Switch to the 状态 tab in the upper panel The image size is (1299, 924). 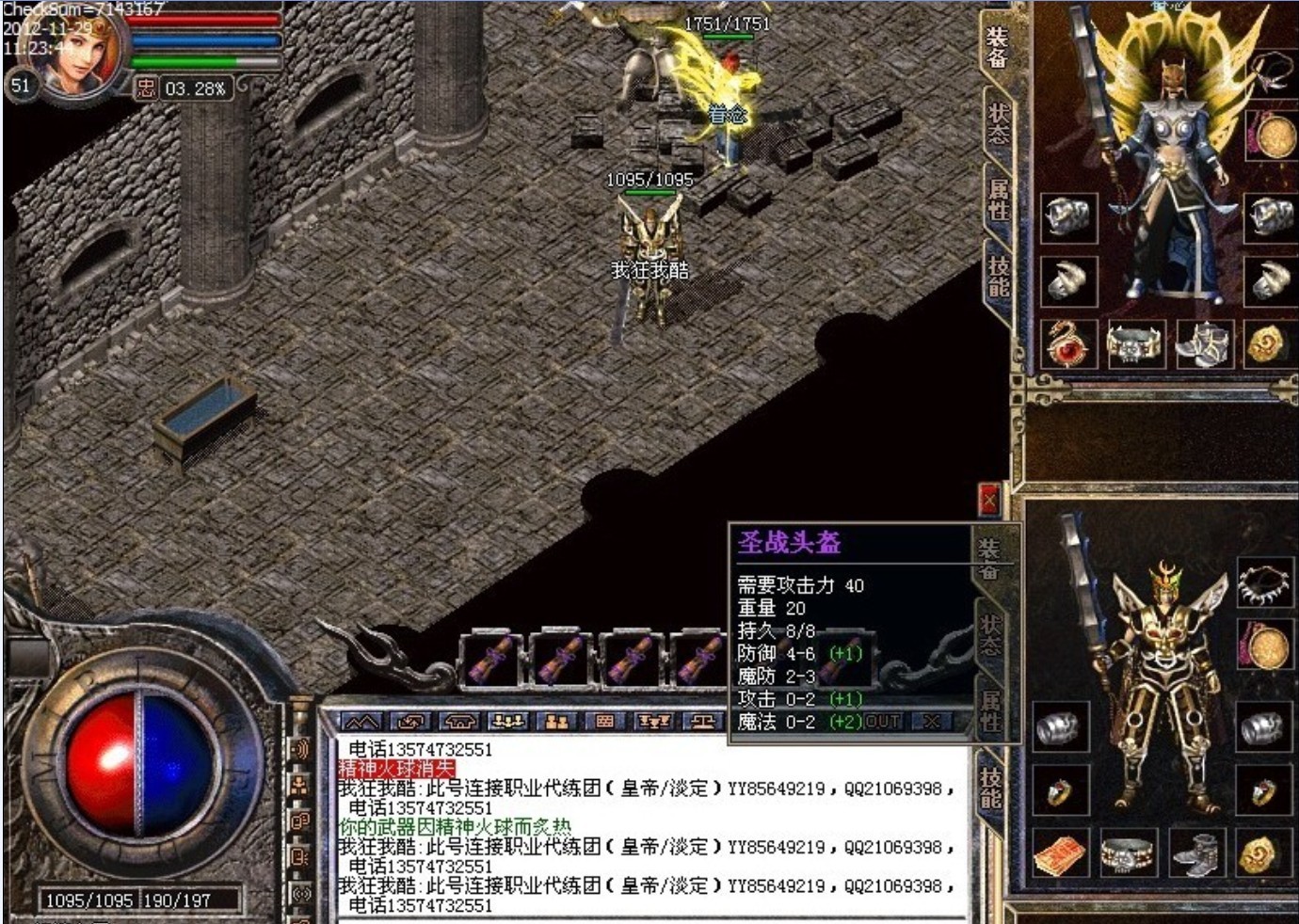[x=998, y=123]
